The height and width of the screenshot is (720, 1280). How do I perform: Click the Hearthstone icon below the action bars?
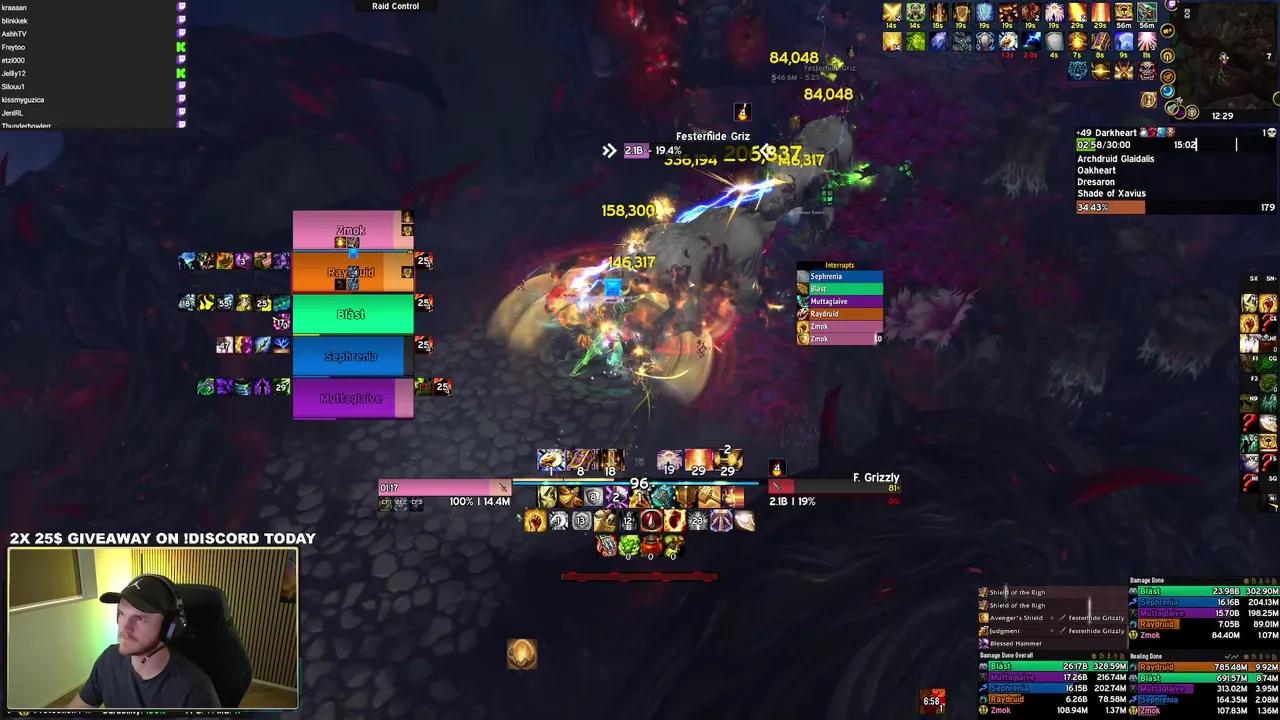point(523,654)
